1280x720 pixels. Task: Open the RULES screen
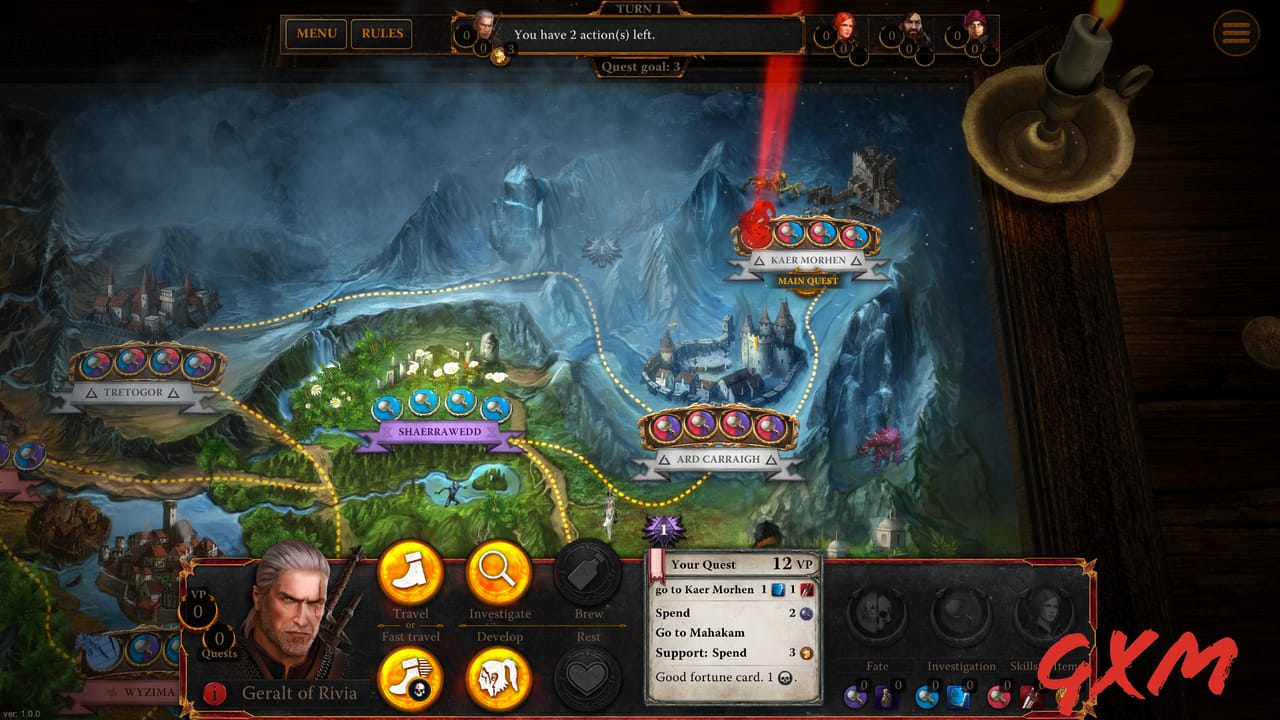point(383,33)
